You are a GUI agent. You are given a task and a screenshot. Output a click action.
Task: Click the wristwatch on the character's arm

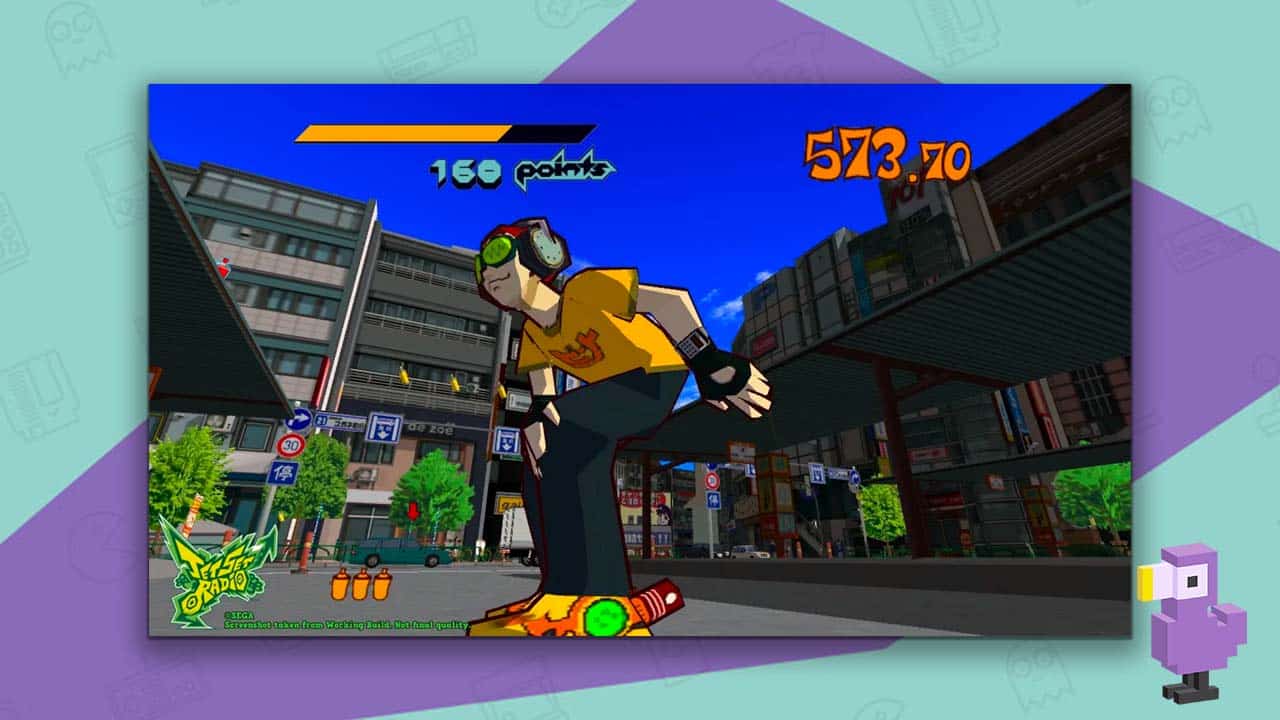694,344
